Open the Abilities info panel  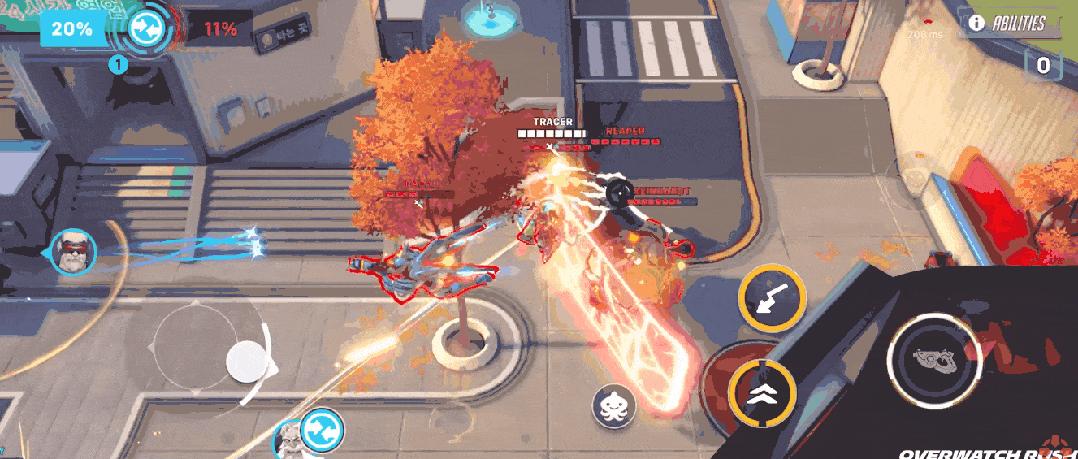point(1008,22)
